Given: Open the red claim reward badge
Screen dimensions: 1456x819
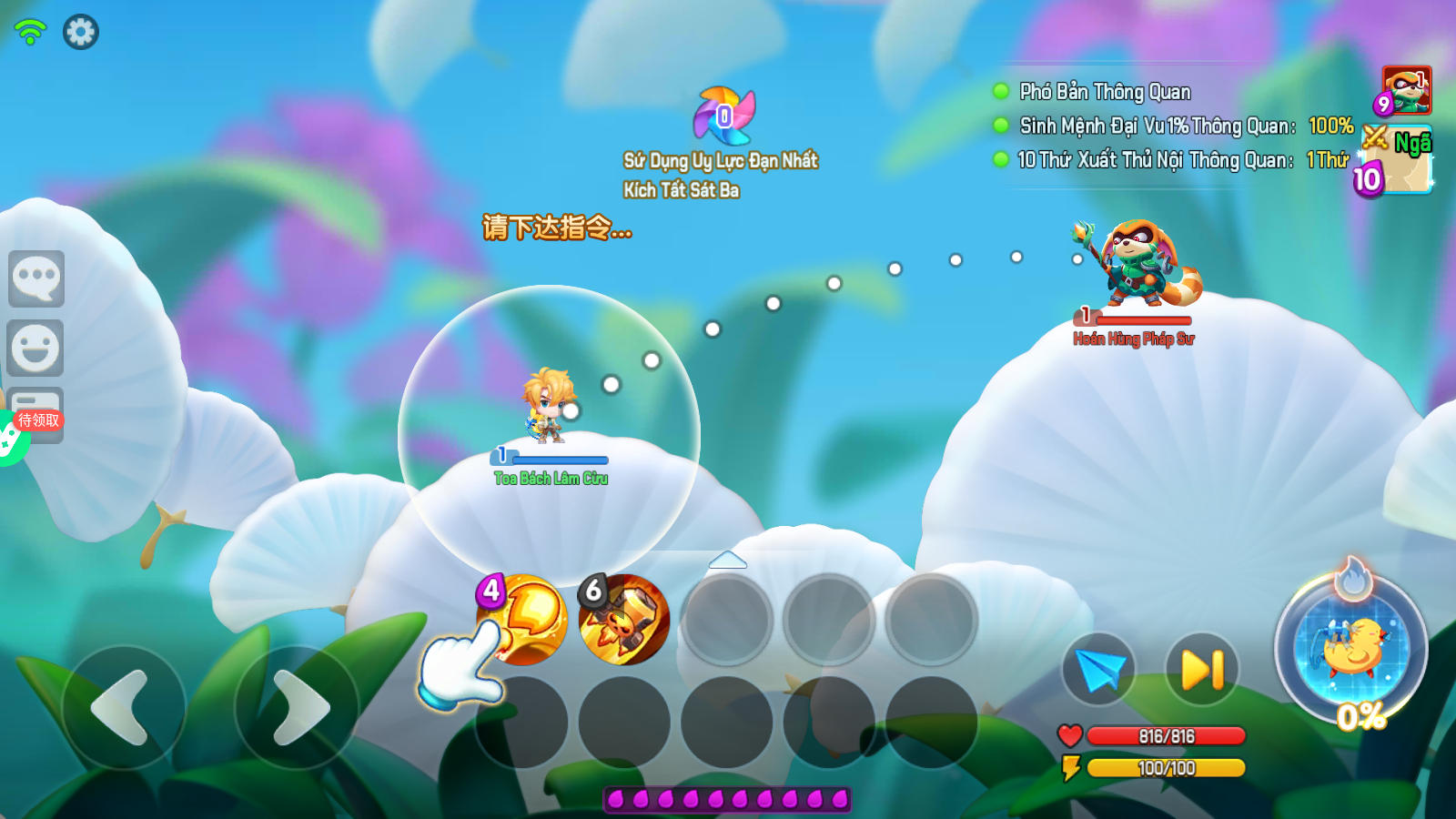Looking at the screenshot, I should [x=38, y=420].
